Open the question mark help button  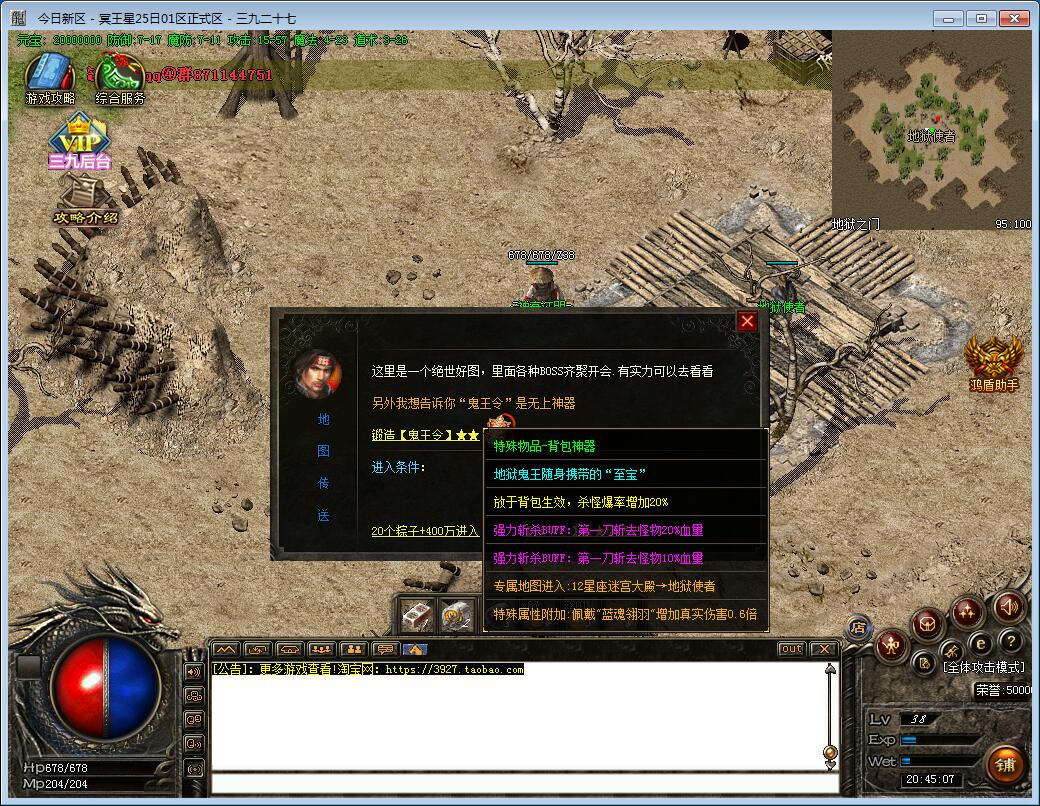coord(1011,641)
